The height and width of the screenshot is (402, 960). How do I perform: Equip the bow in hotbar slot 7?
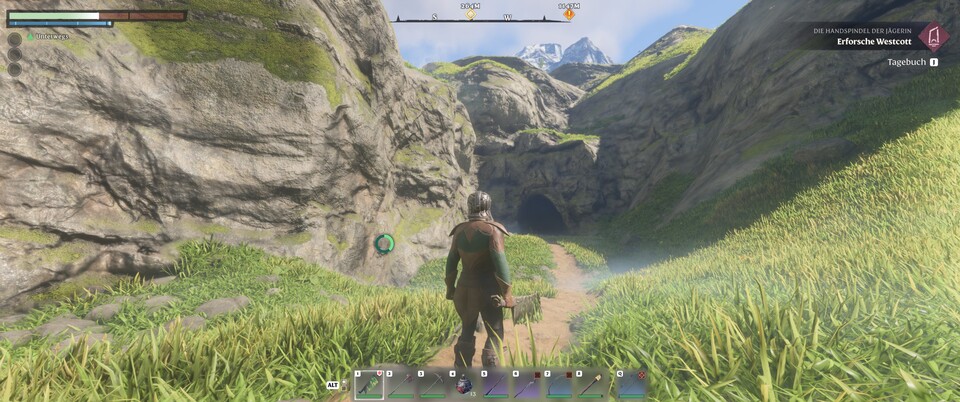[x=560, y=385]
